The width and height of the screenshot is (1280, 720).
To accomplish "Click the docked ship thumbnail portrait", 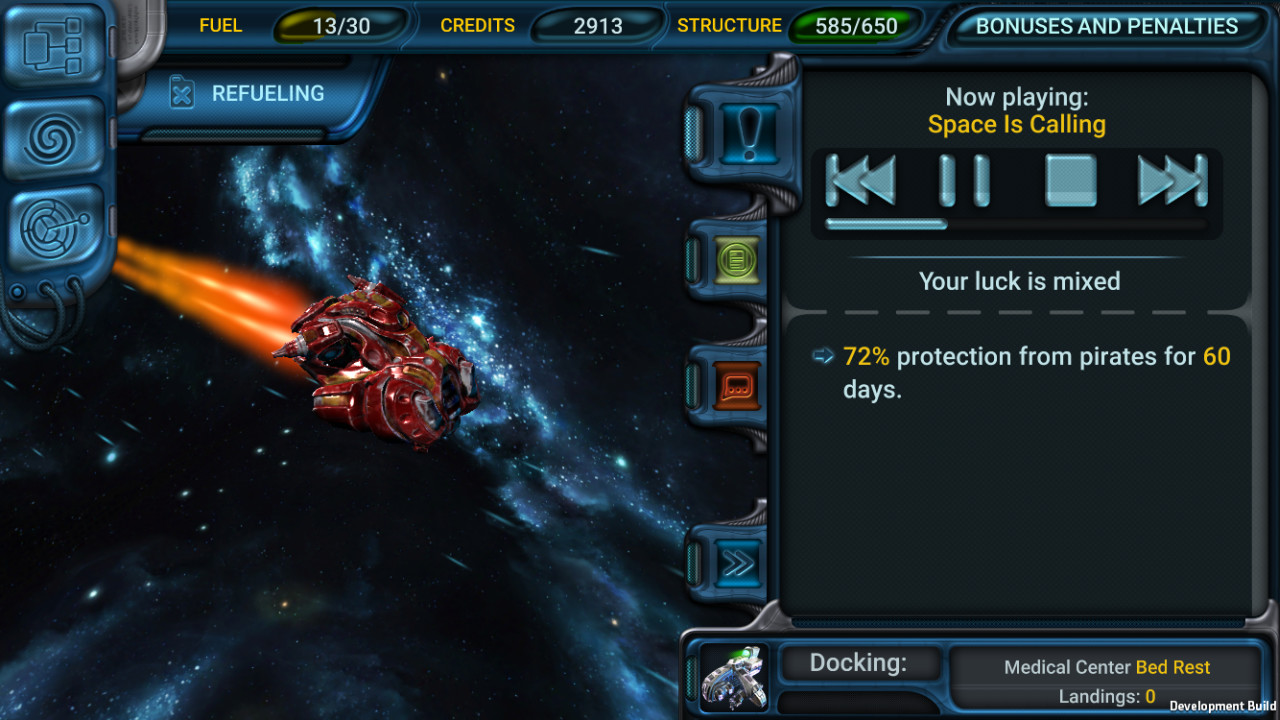I will (x=733, y=677).
